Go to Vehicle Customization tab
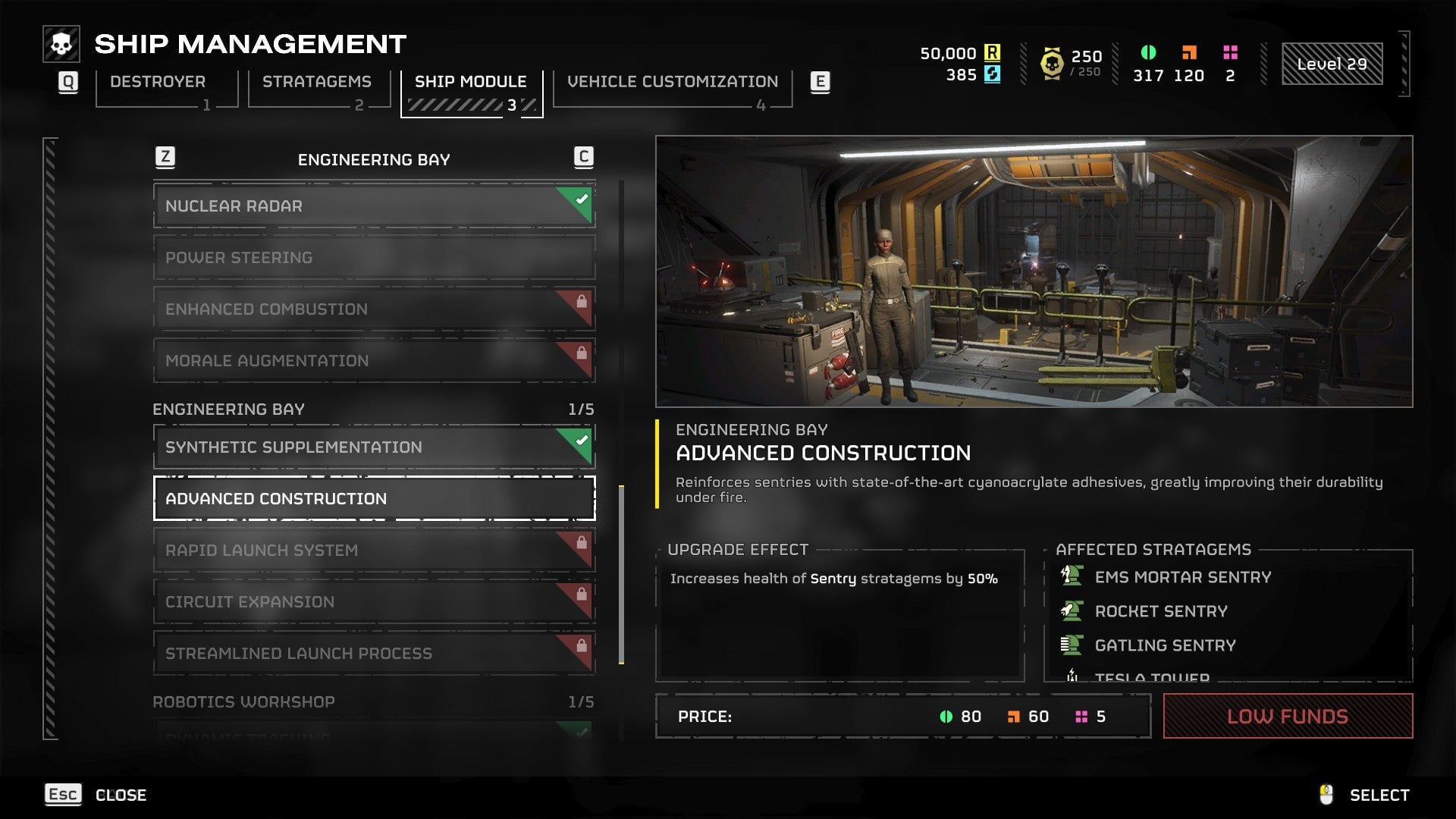This screenshot has width=1456, height=819. click(672, 82)
